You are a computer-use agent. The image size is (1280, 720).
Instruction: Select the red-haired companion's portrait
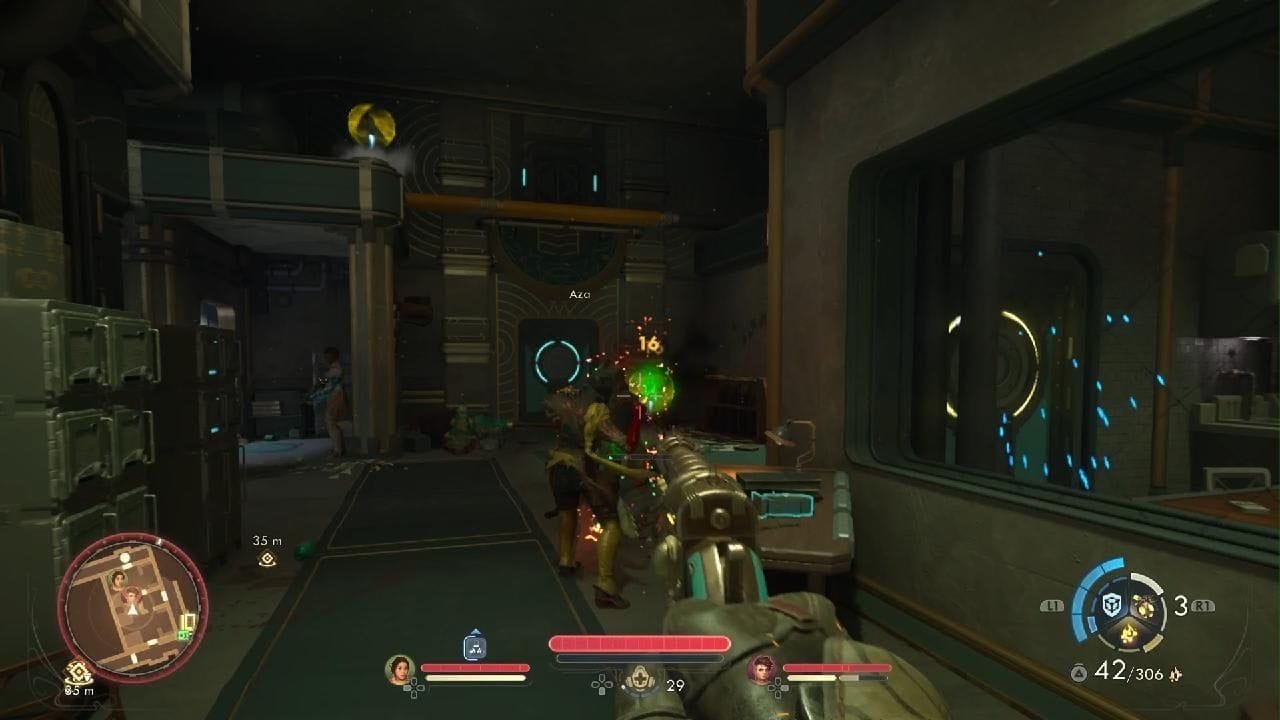762,669
